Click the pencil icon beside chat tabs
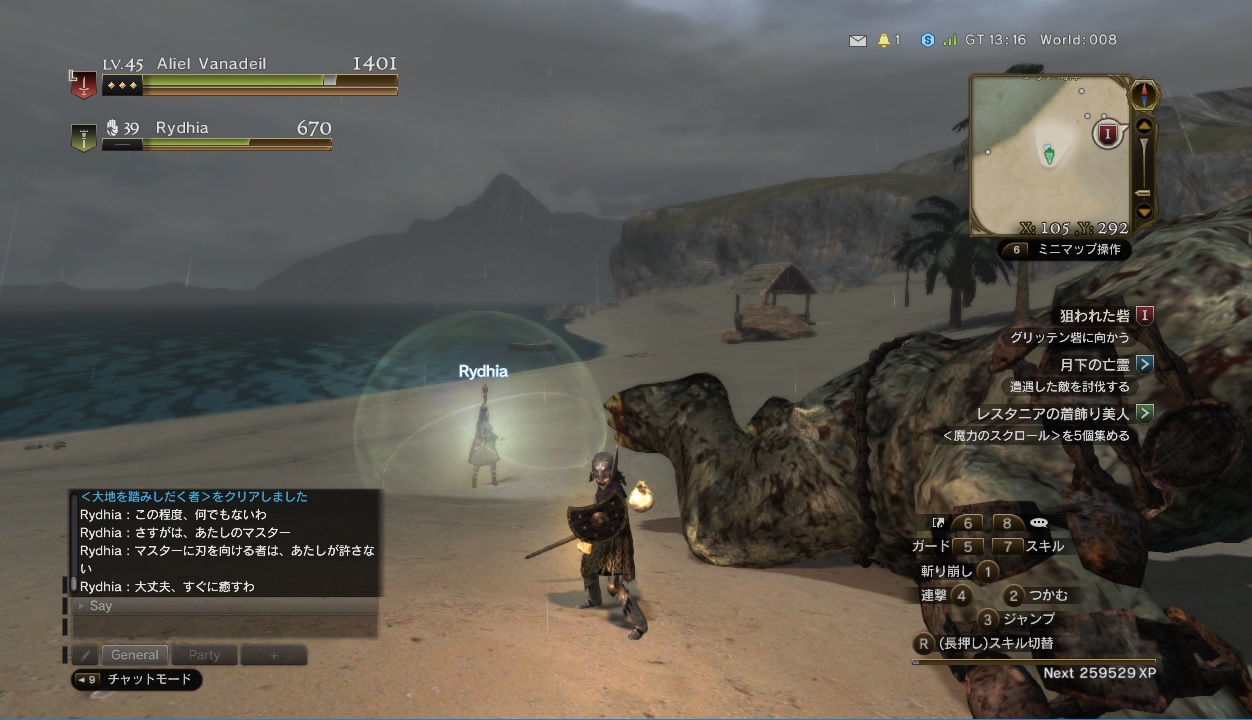Screen dimensions: 1252x720 click(x=85, y=655)
